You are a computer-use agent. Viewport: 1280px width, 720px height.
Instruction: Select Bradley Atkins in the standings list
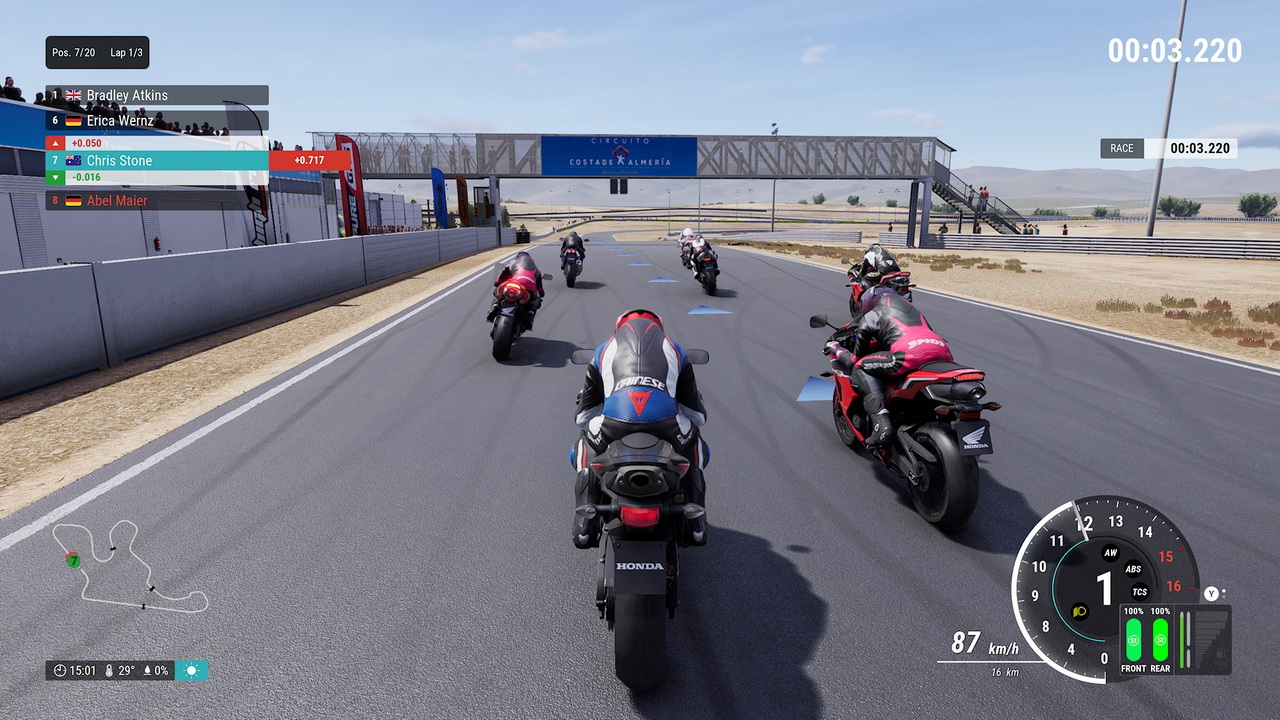(157, 95)
